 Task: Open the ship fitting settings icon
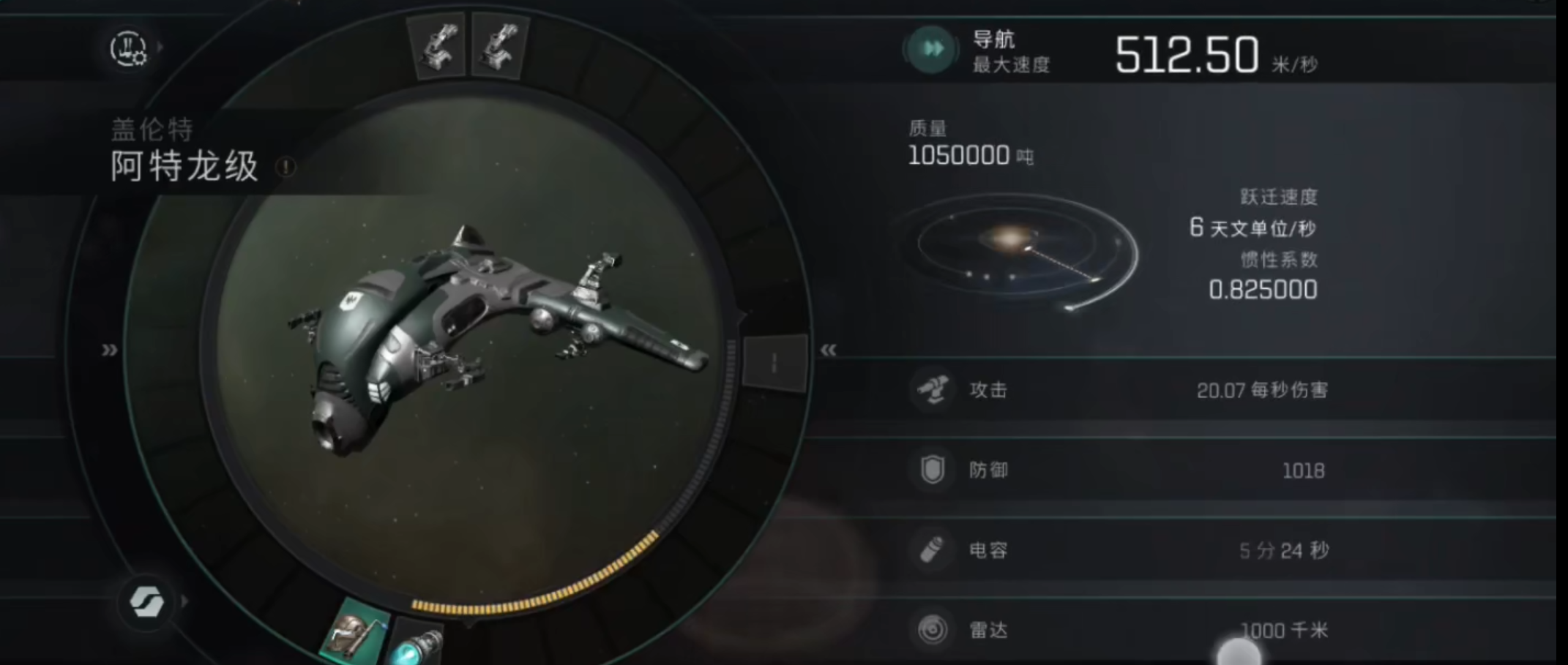(x=129, y=48)
